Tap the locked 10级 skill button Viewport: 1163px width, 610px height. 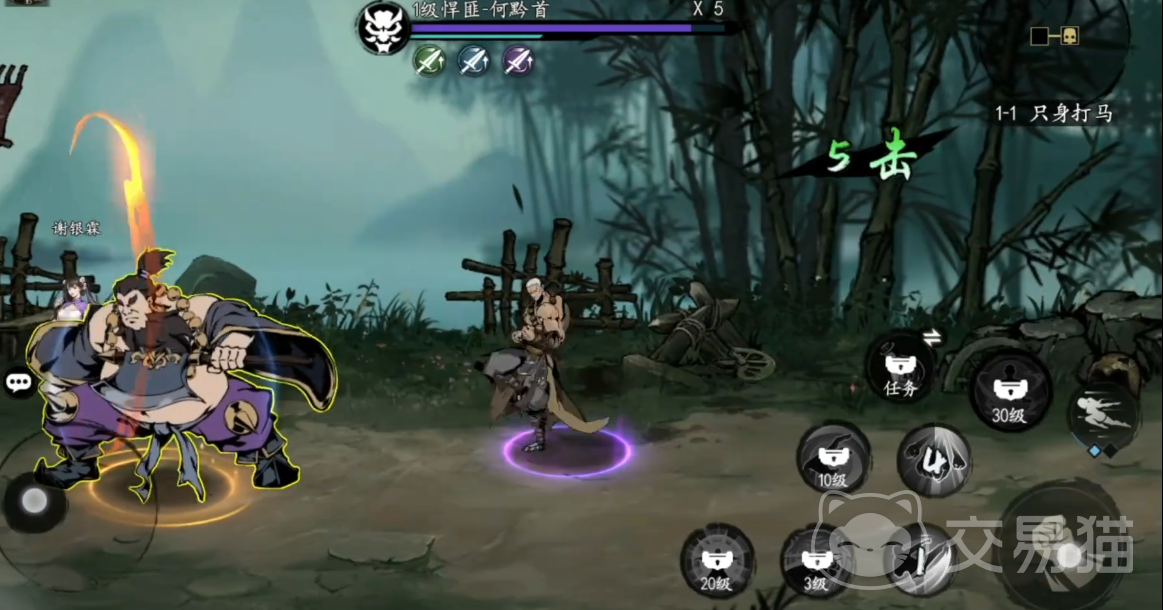tap(832, 461)
